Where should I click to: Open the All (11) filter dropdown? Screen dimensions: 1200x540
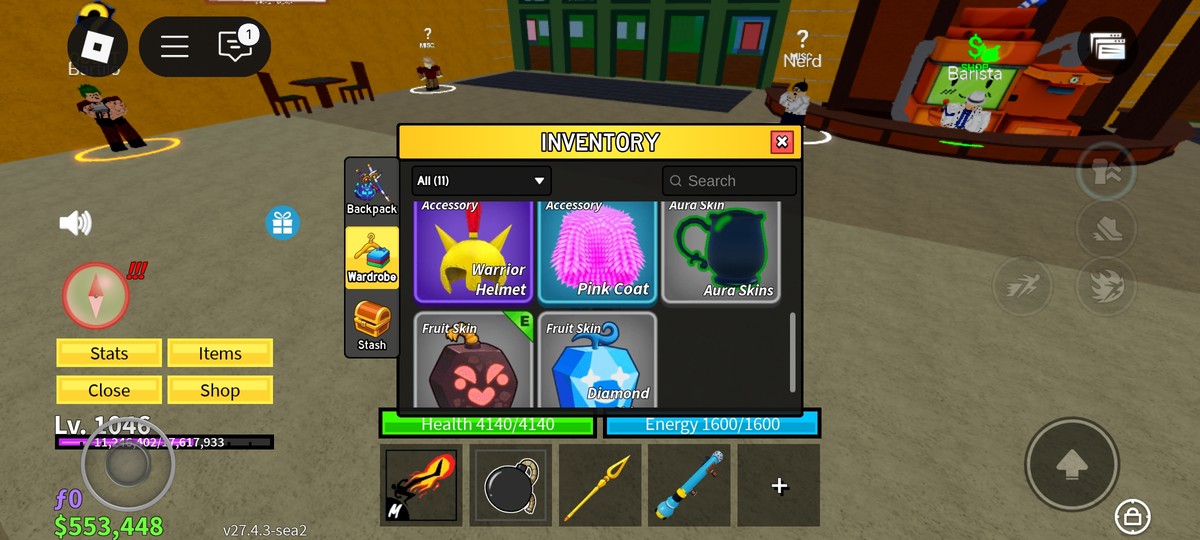(x=481, y=181)
